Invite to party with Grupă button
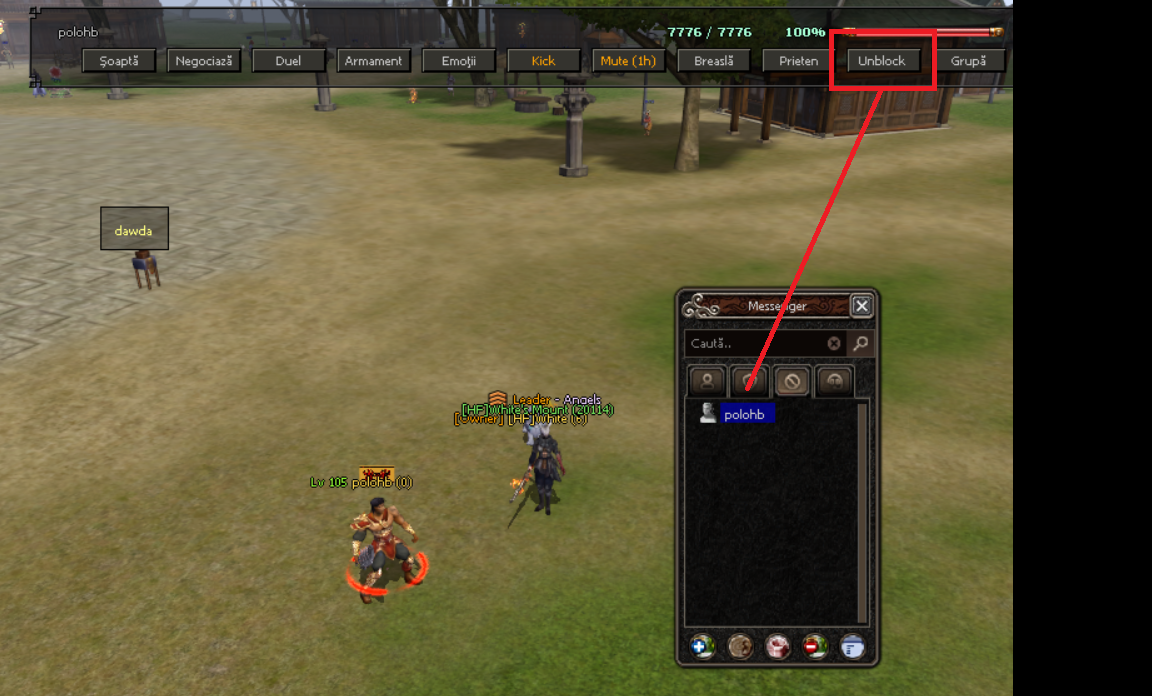1152x696 pixels. click(969, 61)
